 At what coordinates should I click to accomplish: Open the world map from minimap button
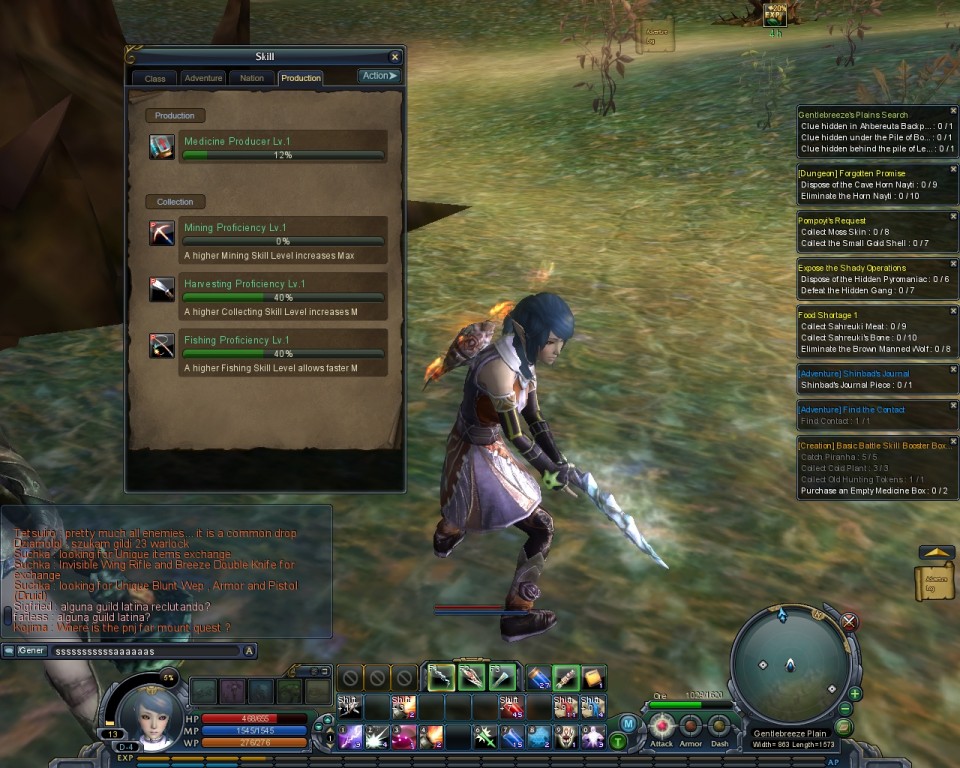[842, 727]
